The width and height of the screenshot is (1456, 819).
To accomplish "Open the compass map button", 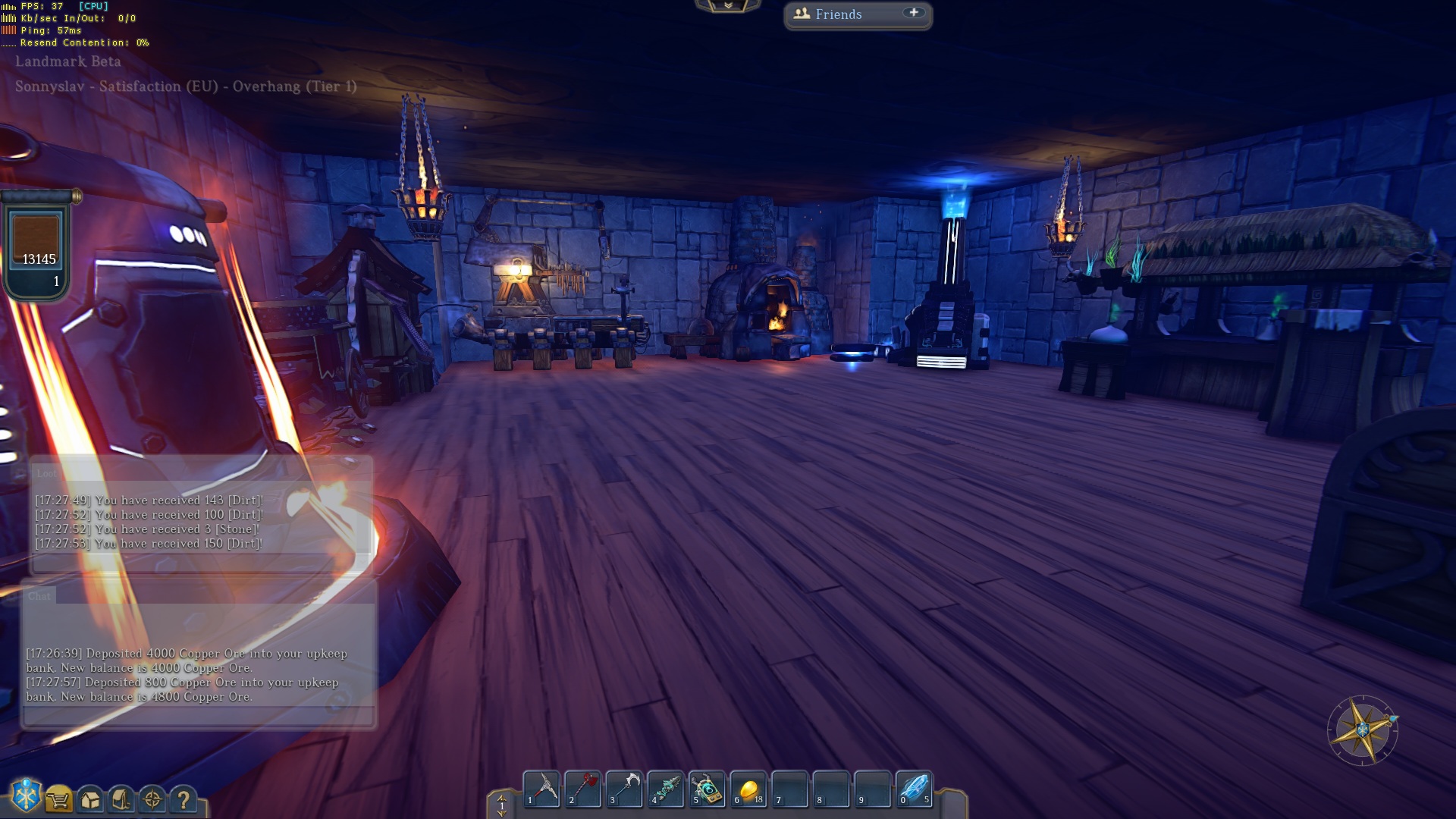I will pyautogui.click(x=152, y=799).
